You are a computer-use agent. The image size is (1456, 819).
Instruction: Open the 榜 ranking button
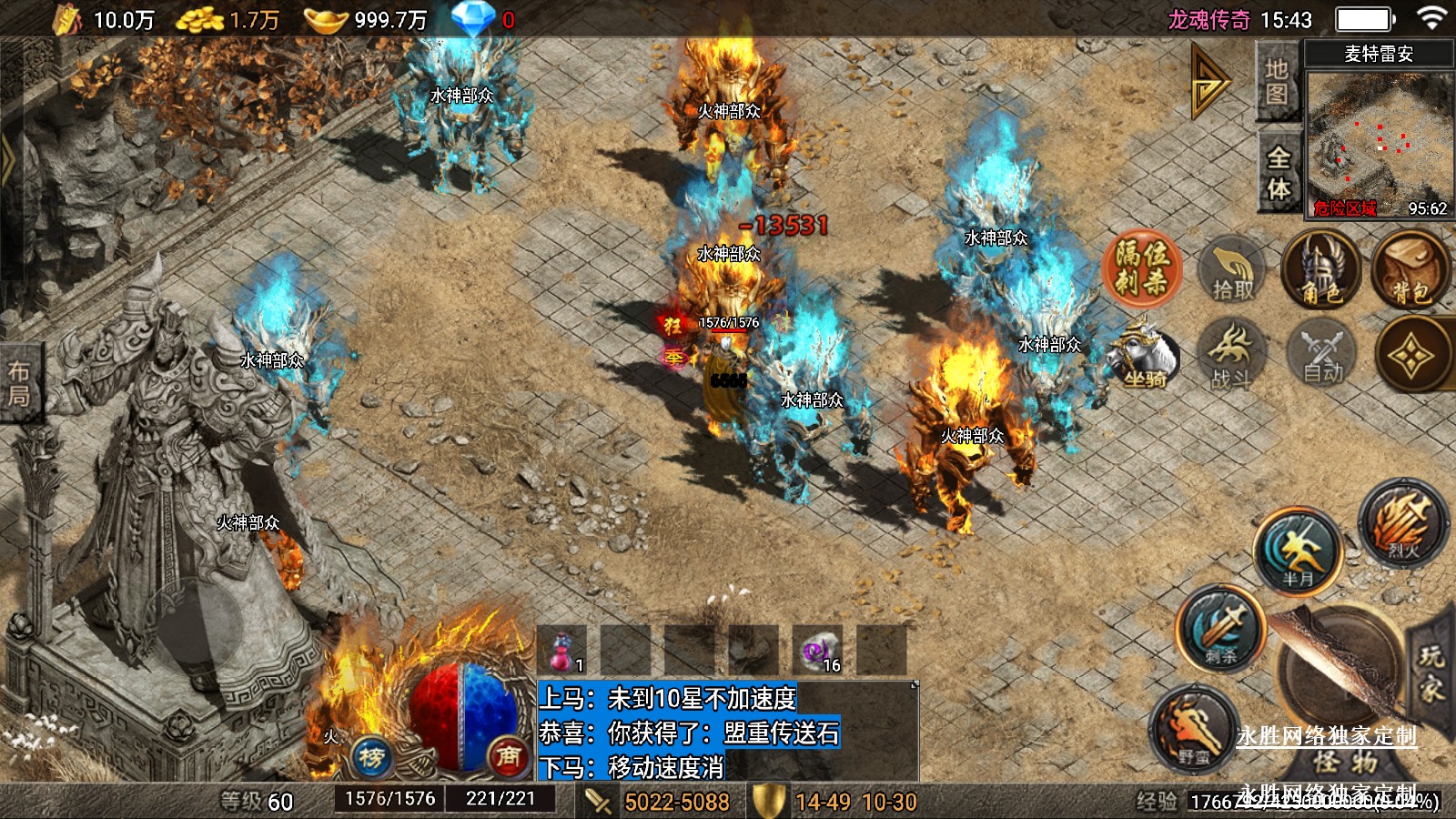tap(371, 756)
